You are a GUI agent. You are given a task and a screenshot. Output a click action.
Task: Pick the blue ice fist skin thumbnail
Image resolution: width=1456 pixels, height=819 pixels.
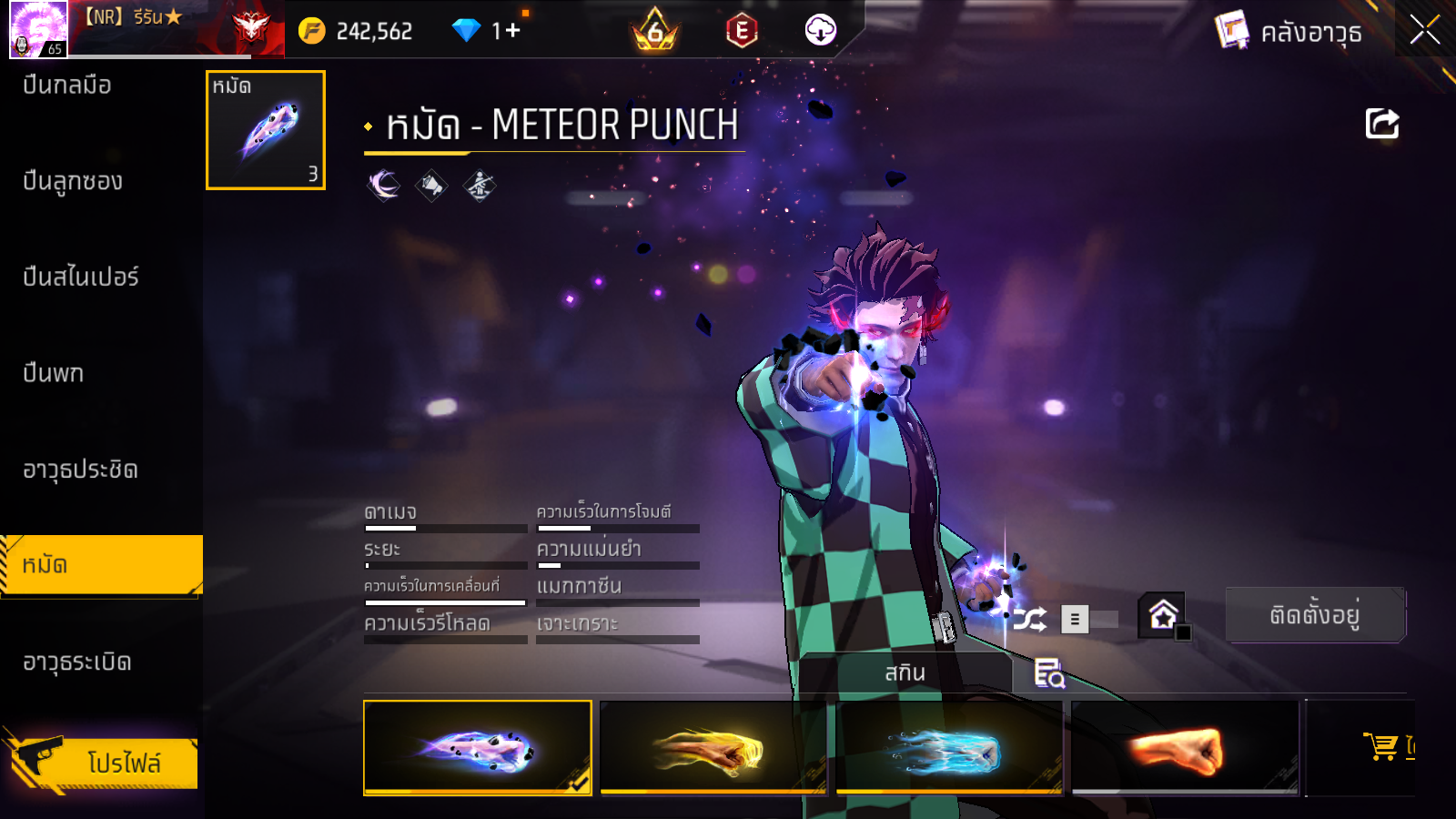click(x=949, y=748)
